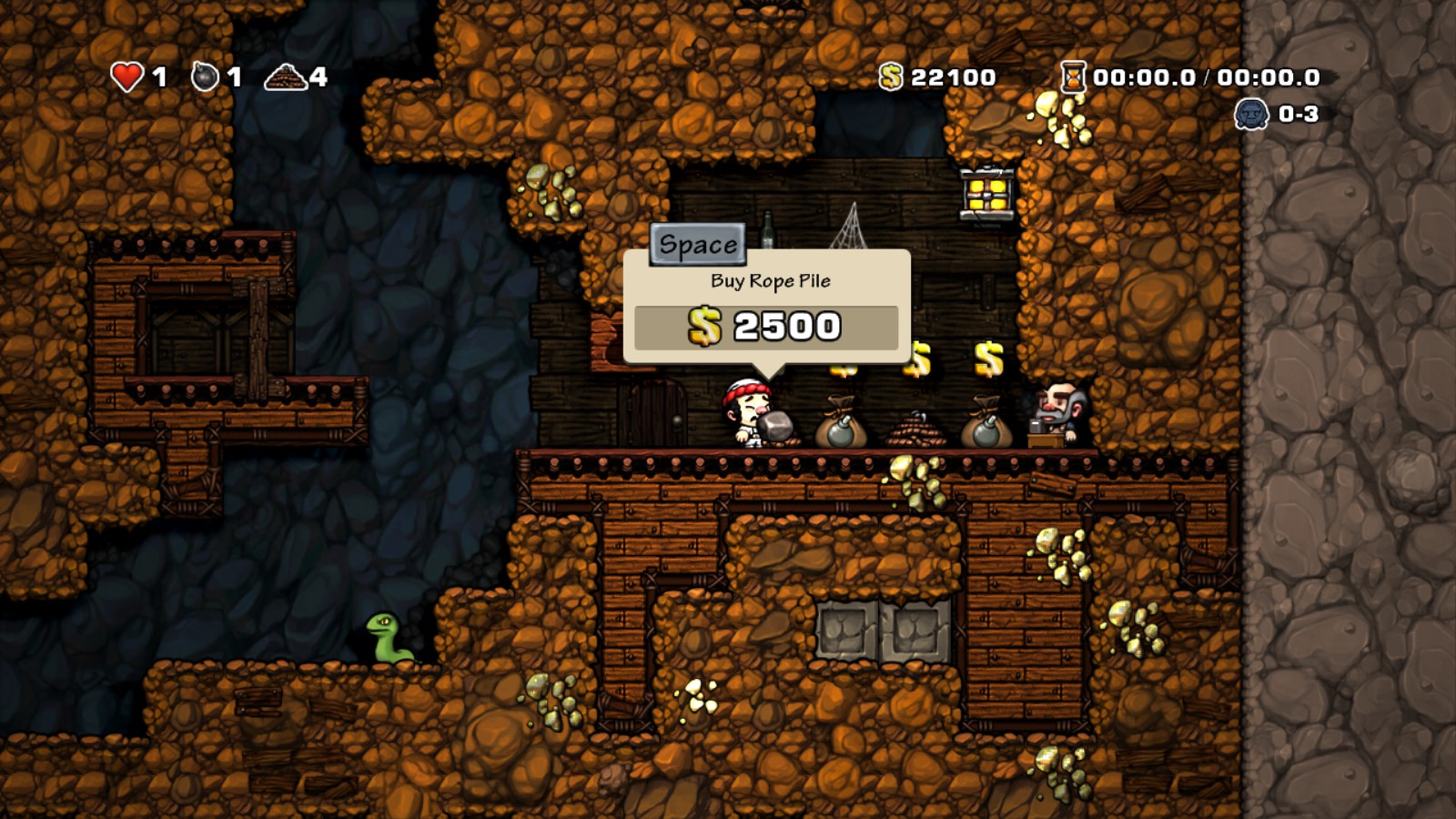
Task: Select the bomb icon in the HUD
Action: pyautogui.click(x=205, y=76)
